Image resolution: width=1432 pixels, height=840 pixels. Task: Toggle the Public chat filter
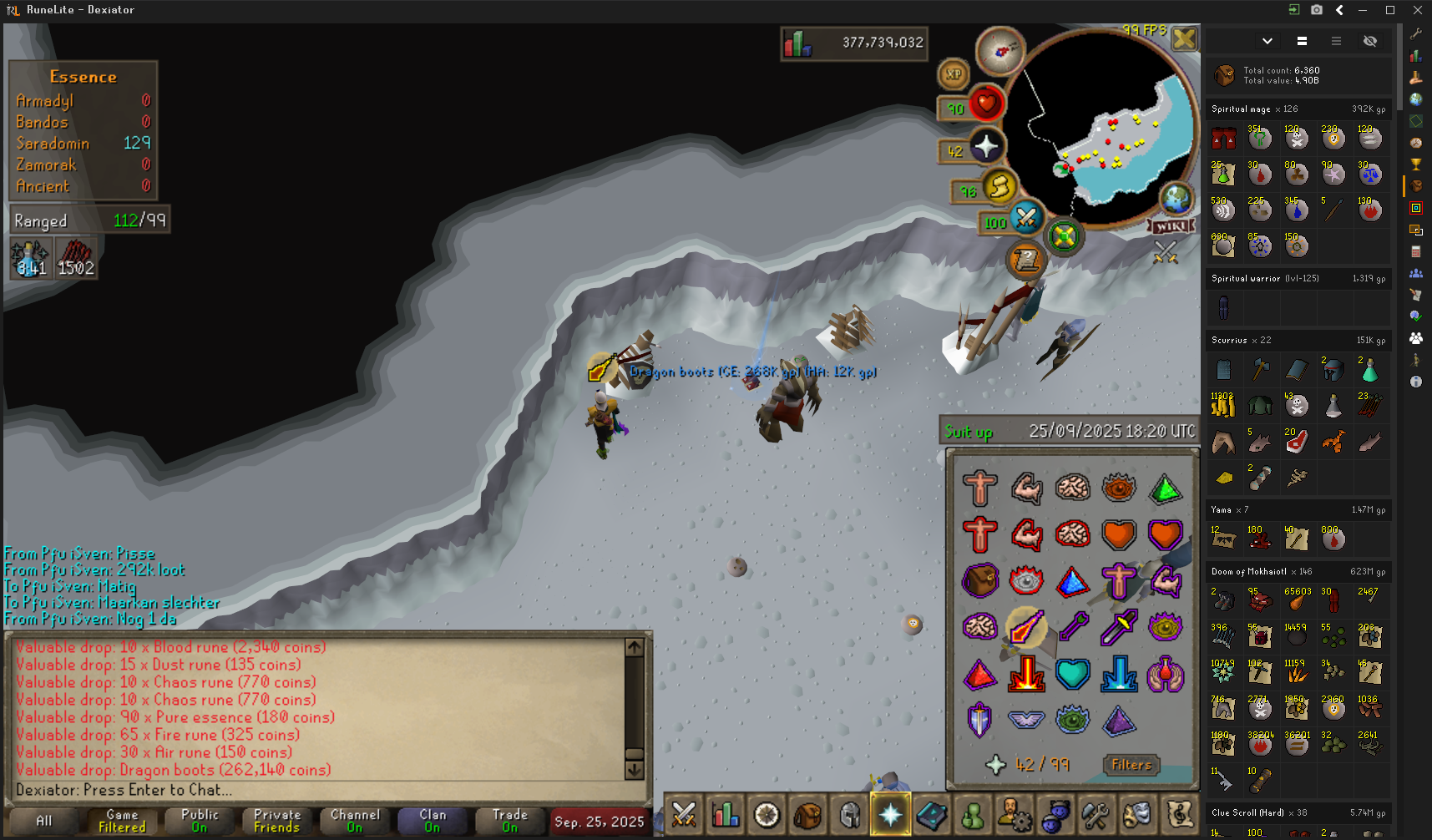click(x=200, y=821)
